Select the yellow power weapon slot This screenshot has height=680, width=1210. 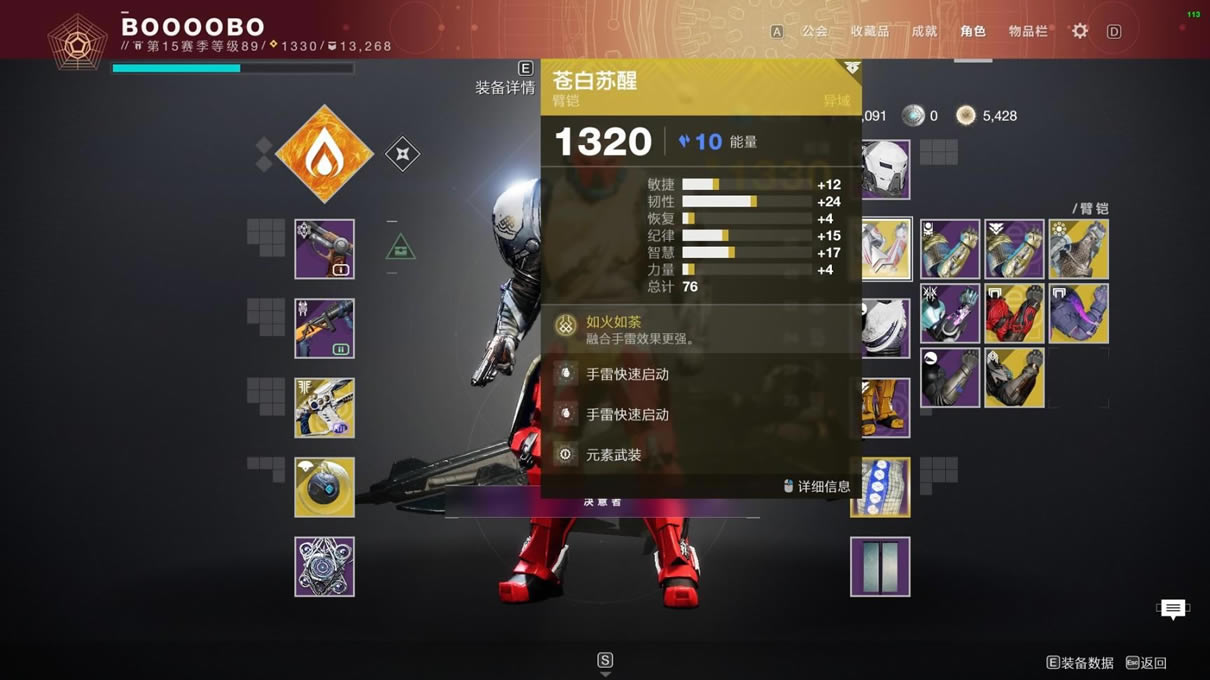coord(324,408)
